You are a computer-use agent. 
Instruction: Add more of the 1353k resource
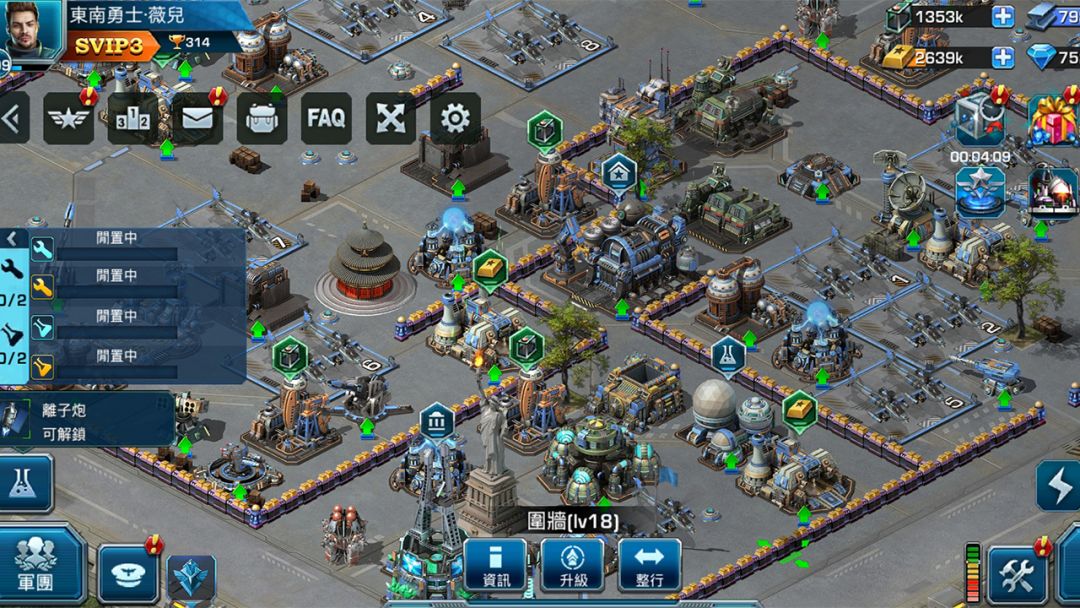(1002, 17)
